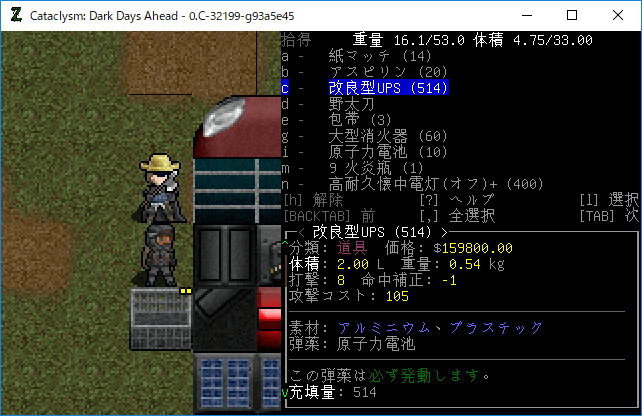Click the highlighted 改良型UPS (514) entry
642x416 pixels.
click(388, 88)
